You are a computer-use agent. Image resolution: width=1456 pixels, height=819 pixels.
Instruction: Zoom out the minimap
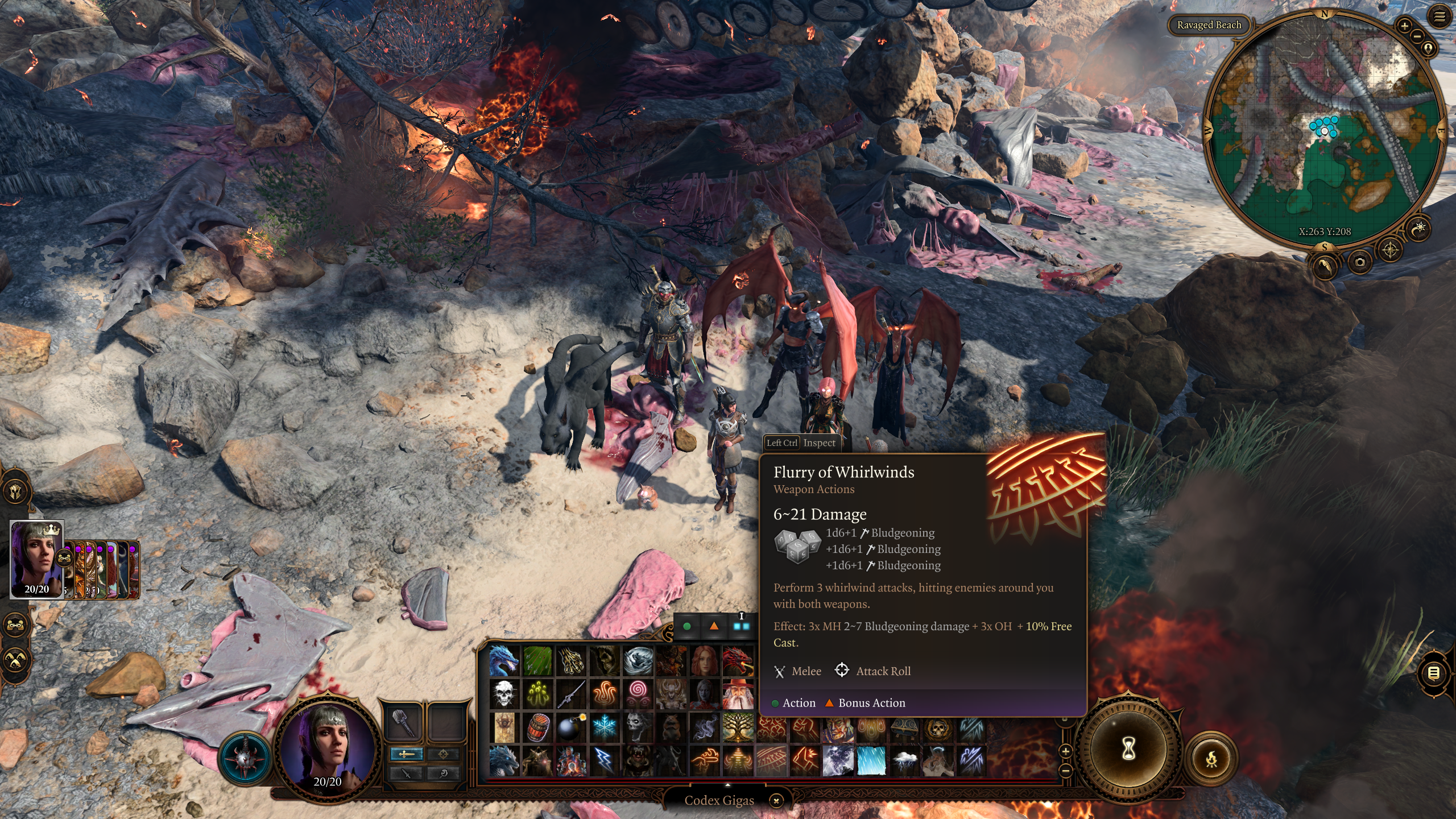[x=1417, y=37]
